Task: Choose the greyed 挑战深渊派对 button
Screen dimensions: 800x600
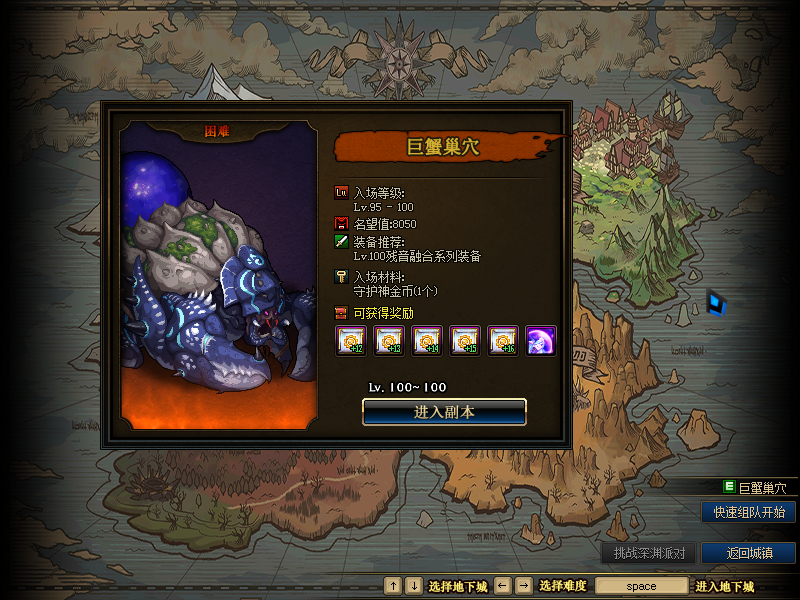Action: pos(648,553)
